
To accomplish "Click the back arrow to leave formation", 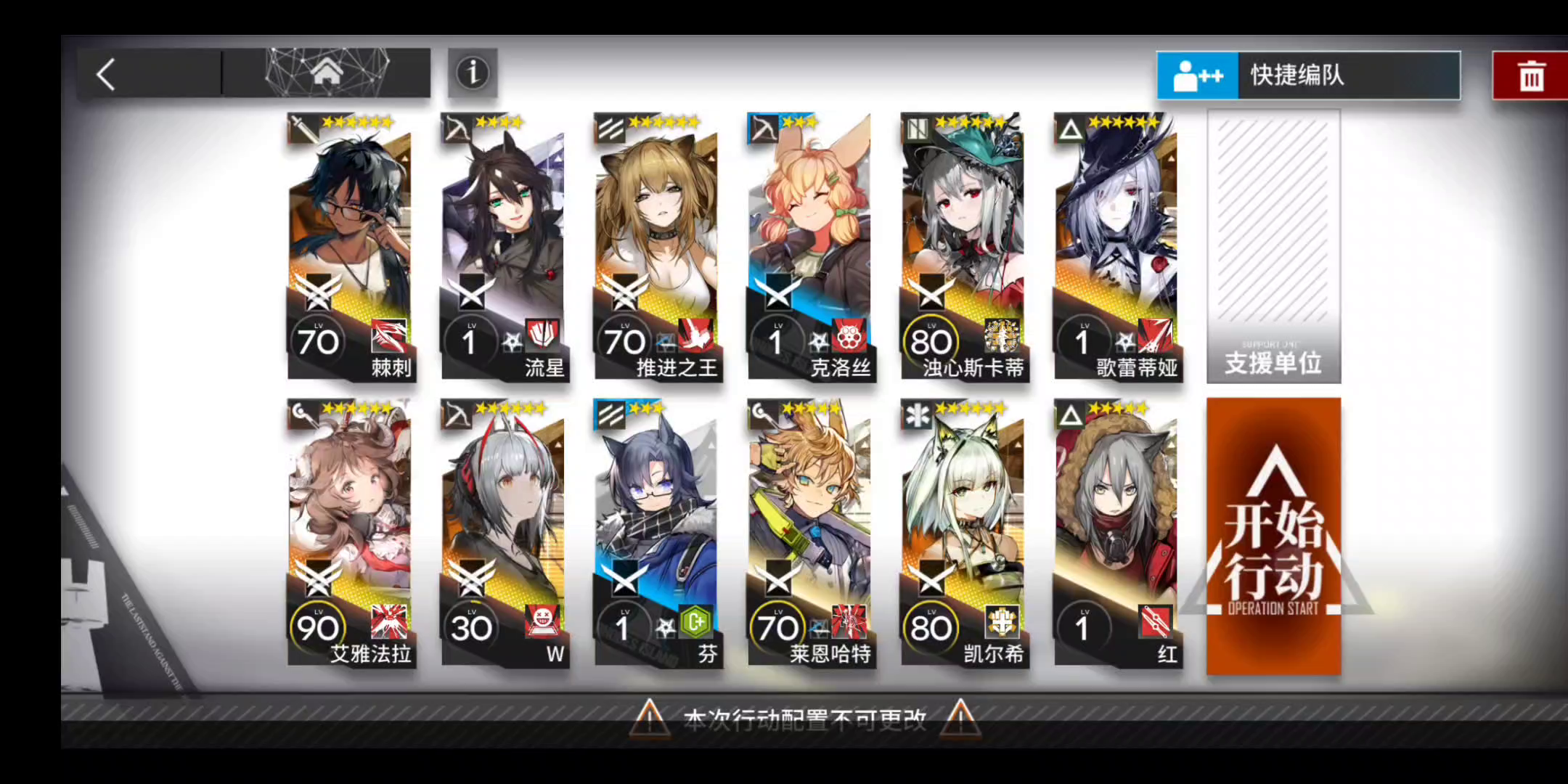I will (x=105, y=74).
